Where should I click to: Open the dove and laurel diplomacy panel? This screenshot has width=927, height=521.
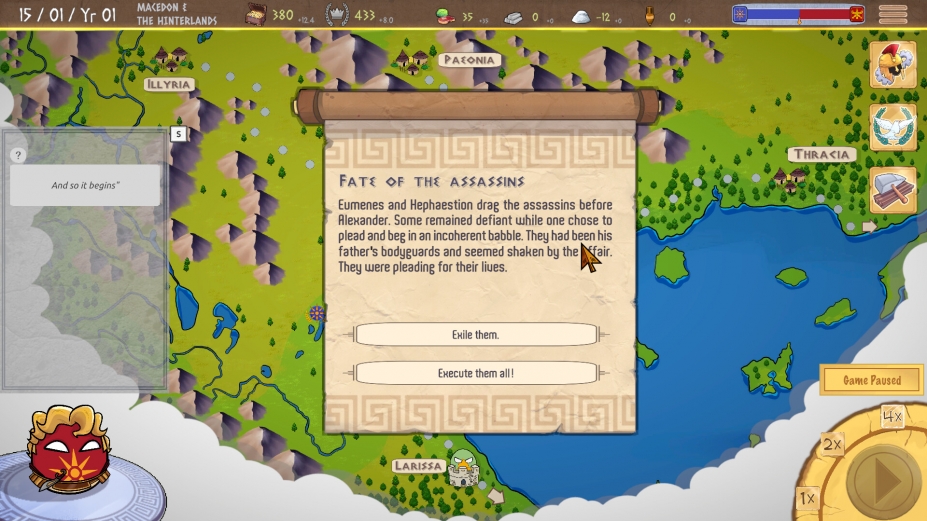(893, 128)
